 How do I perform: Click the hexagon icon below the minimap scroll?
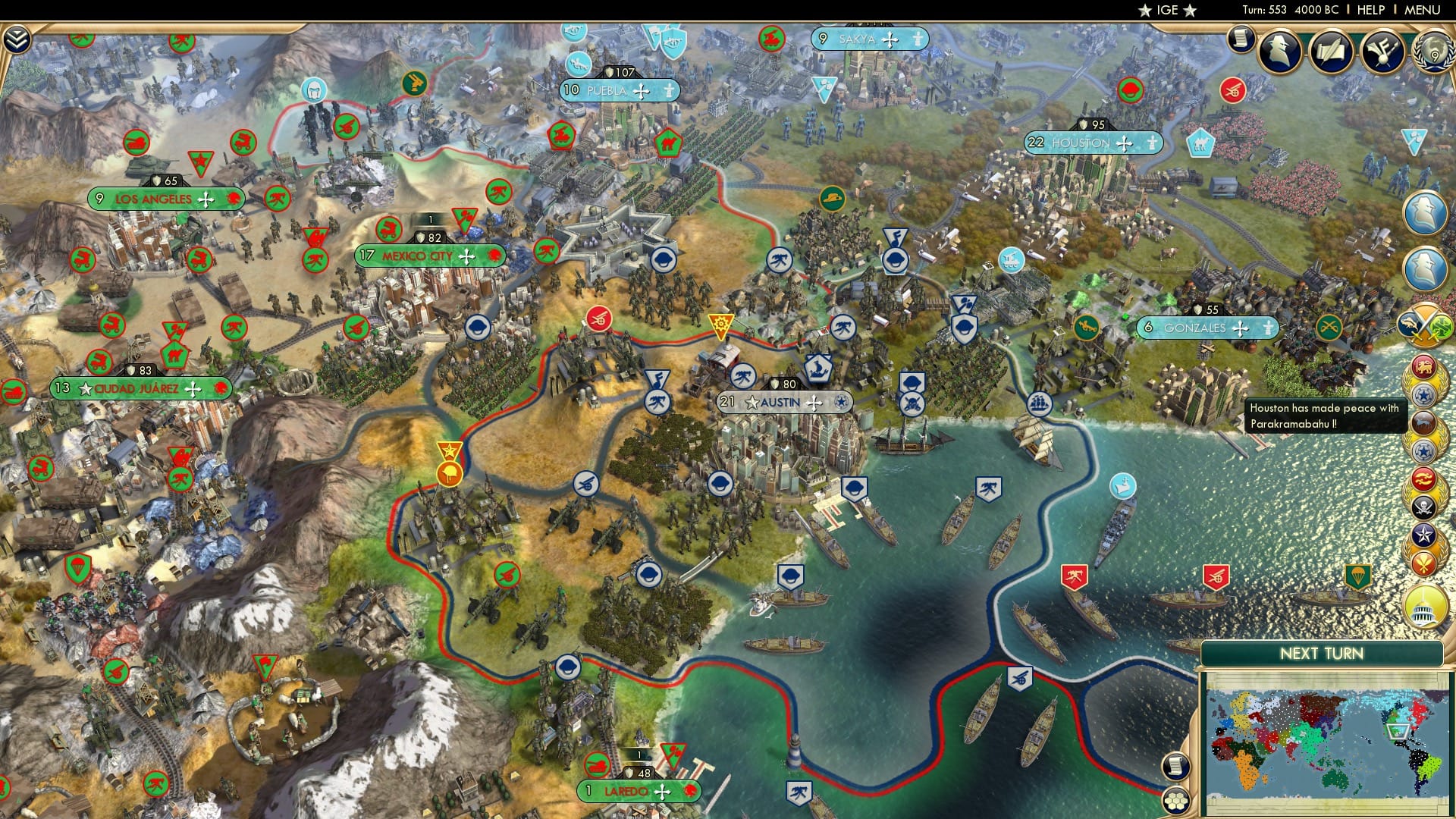pos(1175,800)
